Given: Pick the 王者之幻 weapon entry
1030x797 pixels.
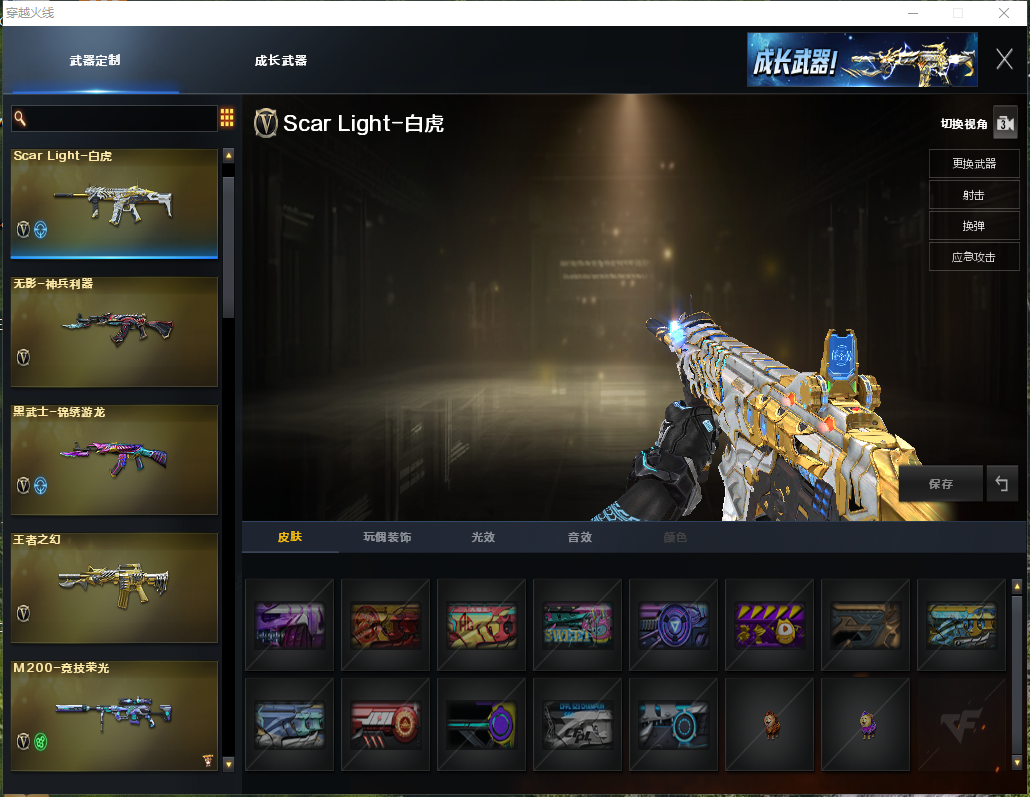Looking at the screenshot, I should 114,587.
